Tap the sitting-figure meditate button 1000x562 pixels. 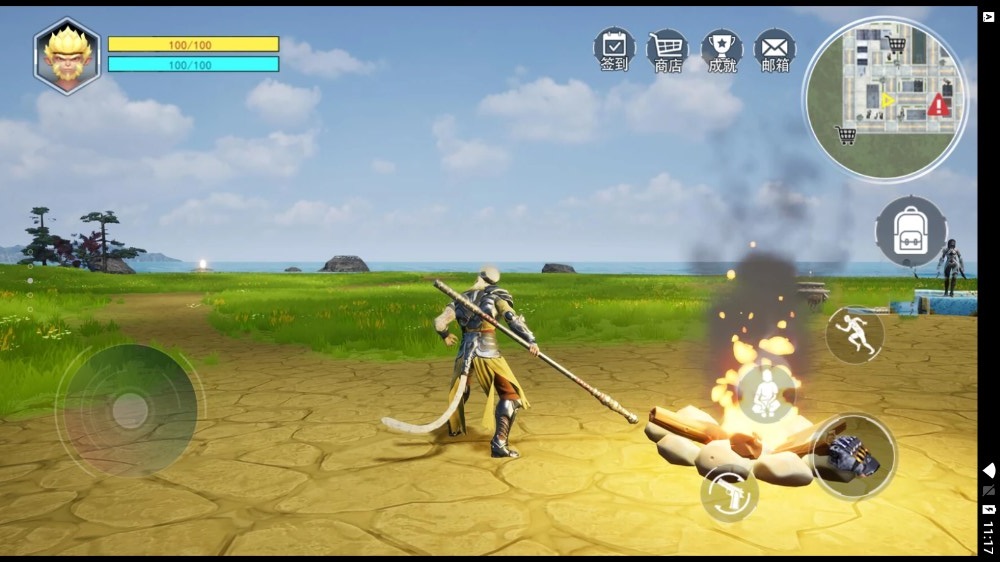pos(767,393)
